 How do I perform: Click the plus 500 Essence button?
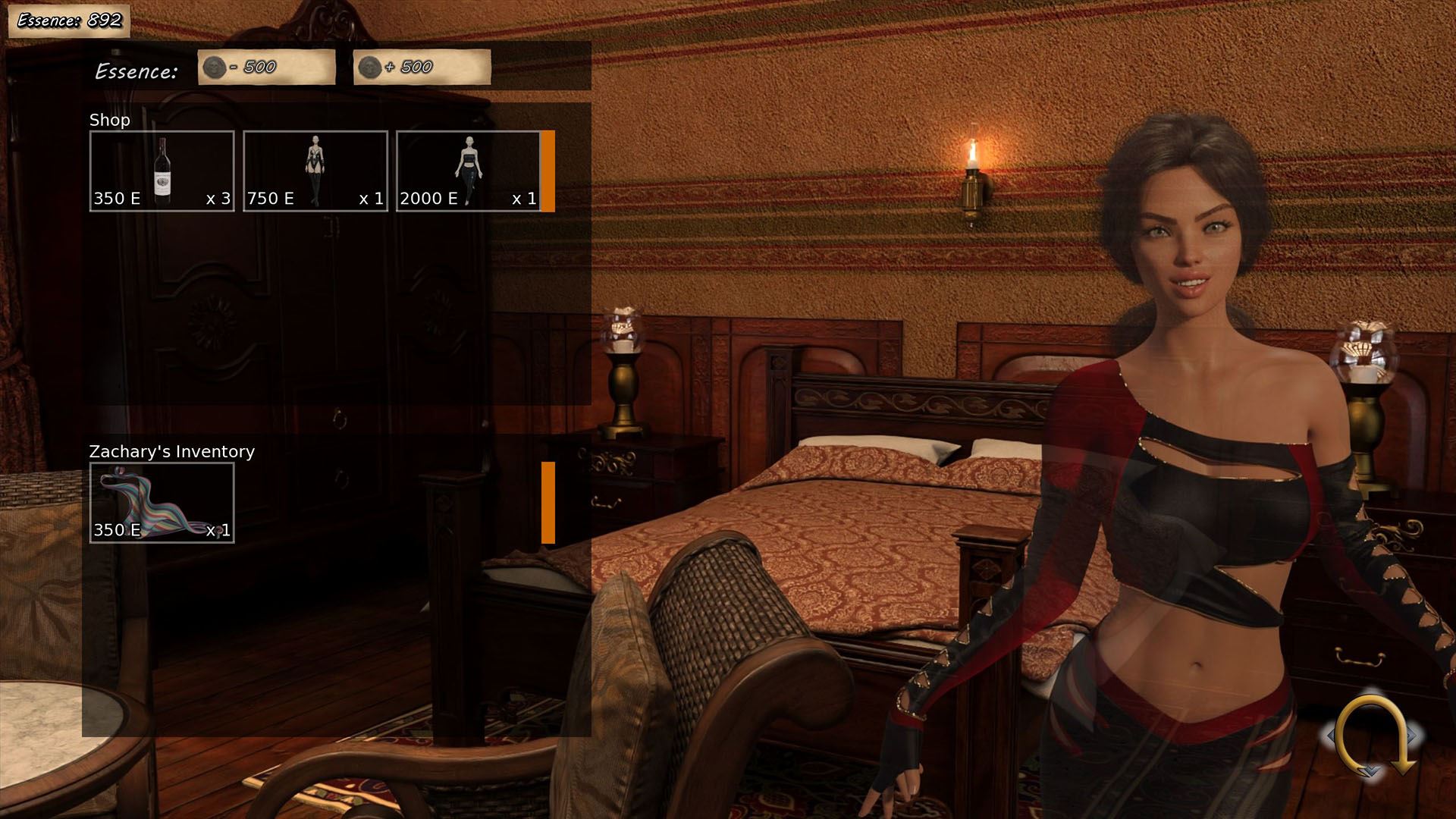pos(422,67)
